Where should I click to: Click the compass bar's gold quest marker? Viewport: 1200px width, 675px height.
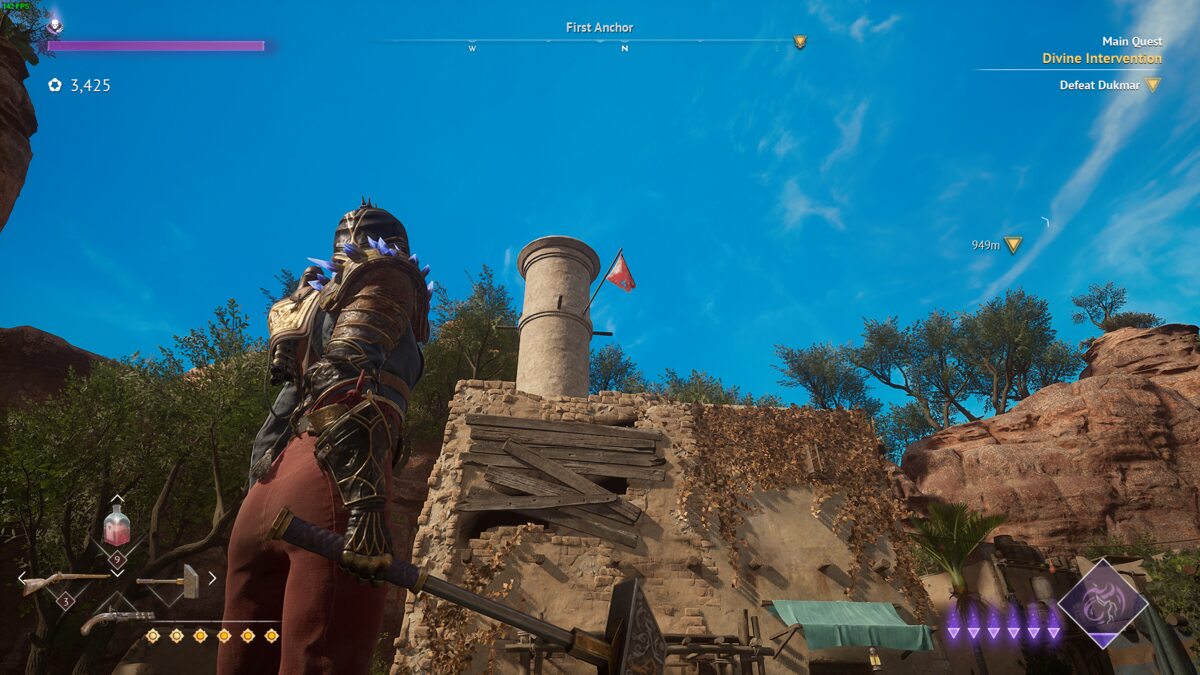(x=799, y=42)
